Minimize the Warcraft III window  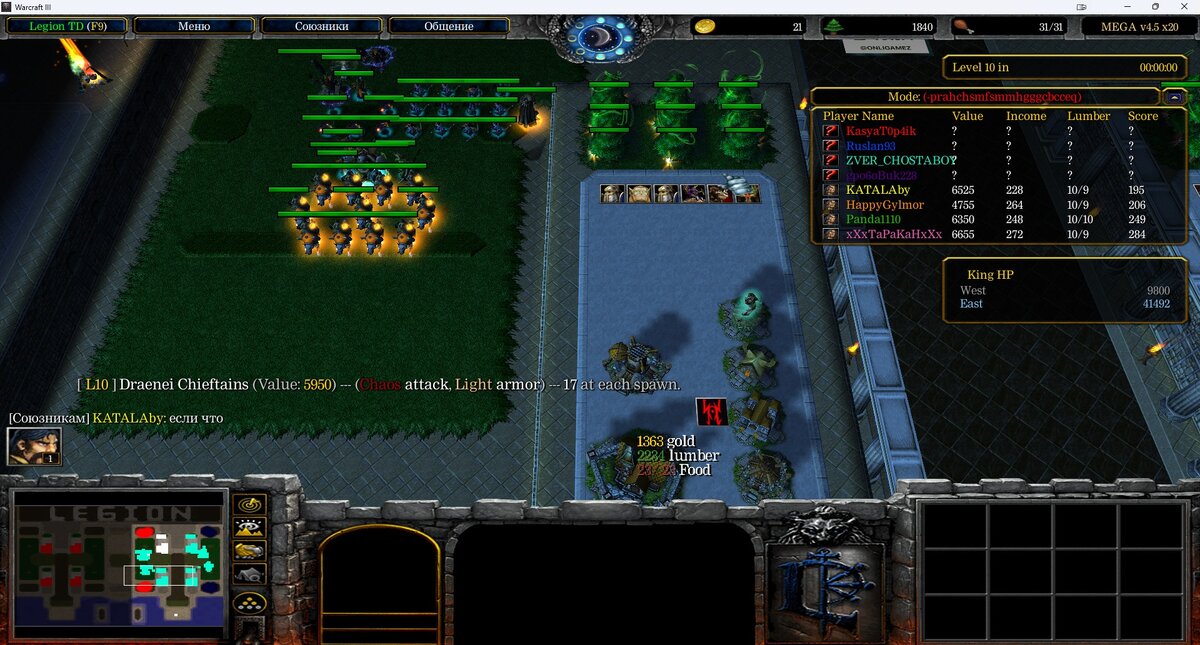point(1127,6)
